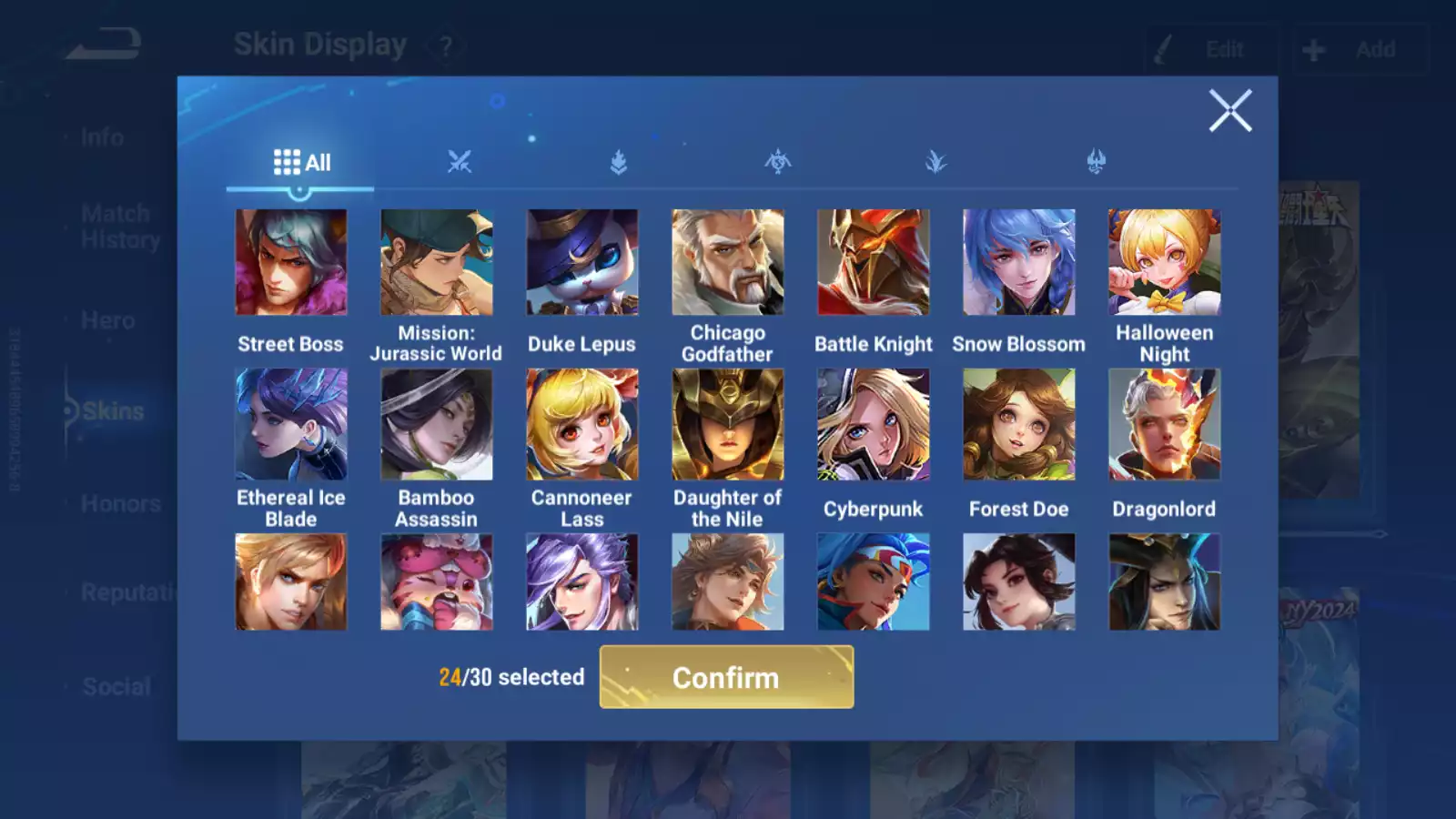Select the Chicago Godfather skin
Screen dimensions: 1456x819
(728, 263)
